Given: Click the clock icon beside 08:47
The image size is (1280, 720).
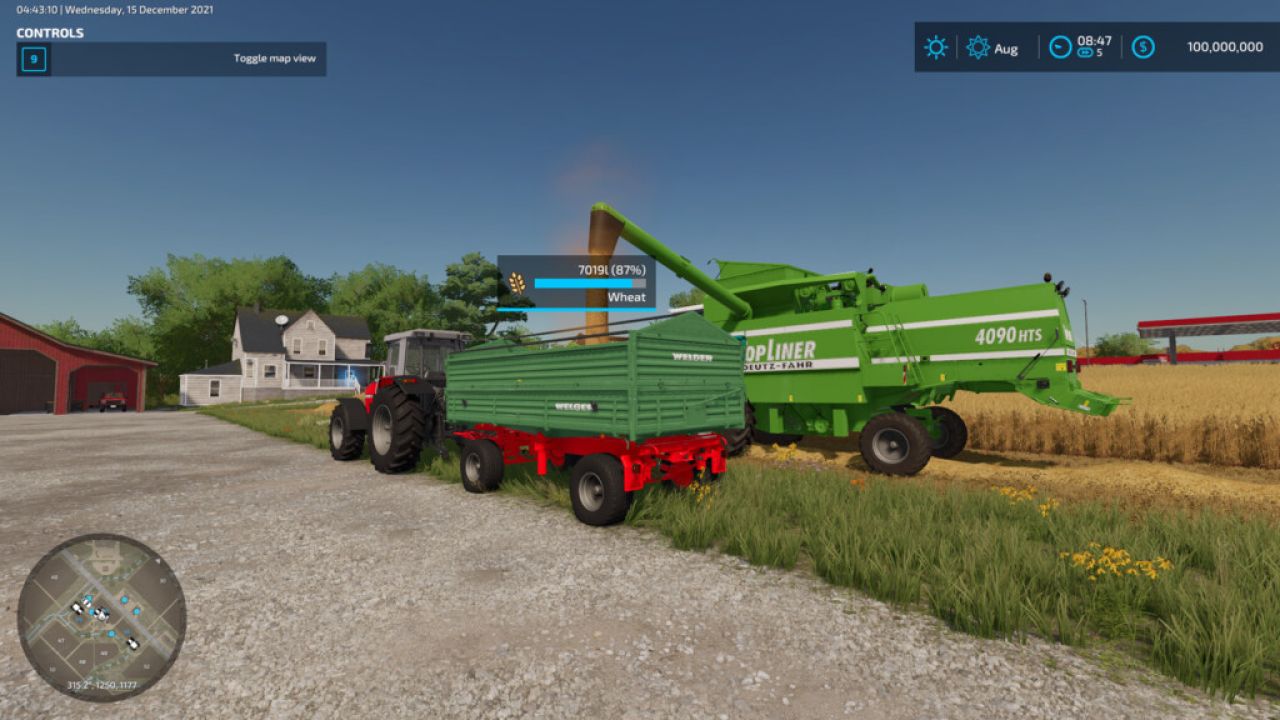Looking at the screenshot, I should (1060, 46).
